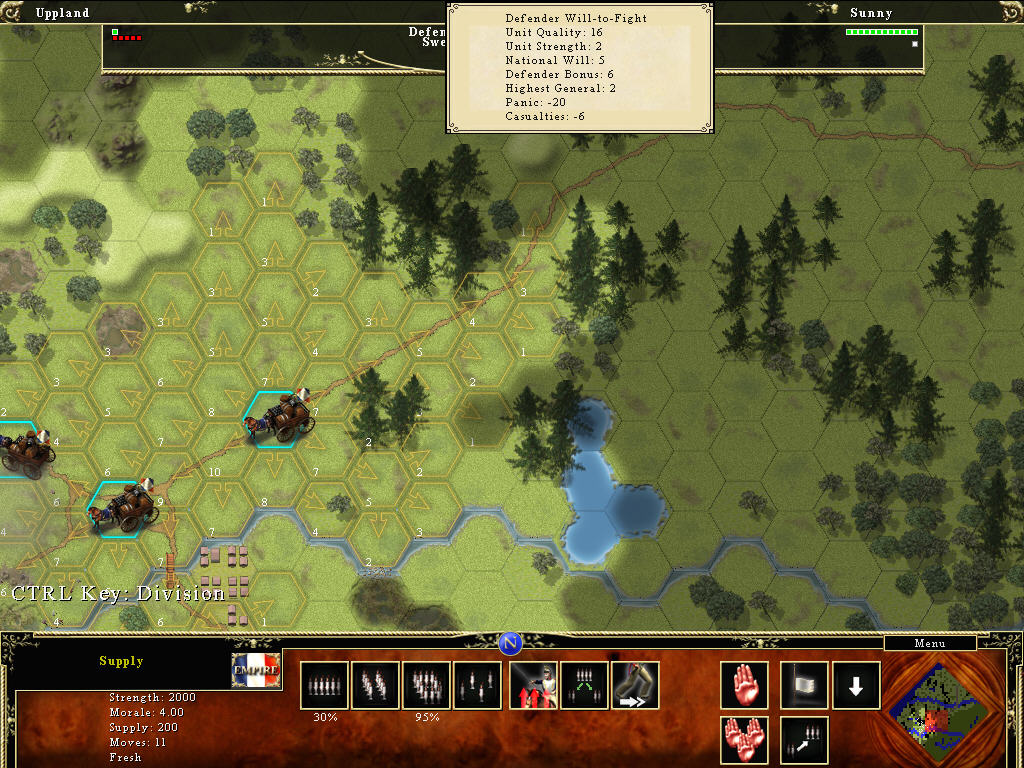Choose the scattered skirmish formation icon

point(477,685)
